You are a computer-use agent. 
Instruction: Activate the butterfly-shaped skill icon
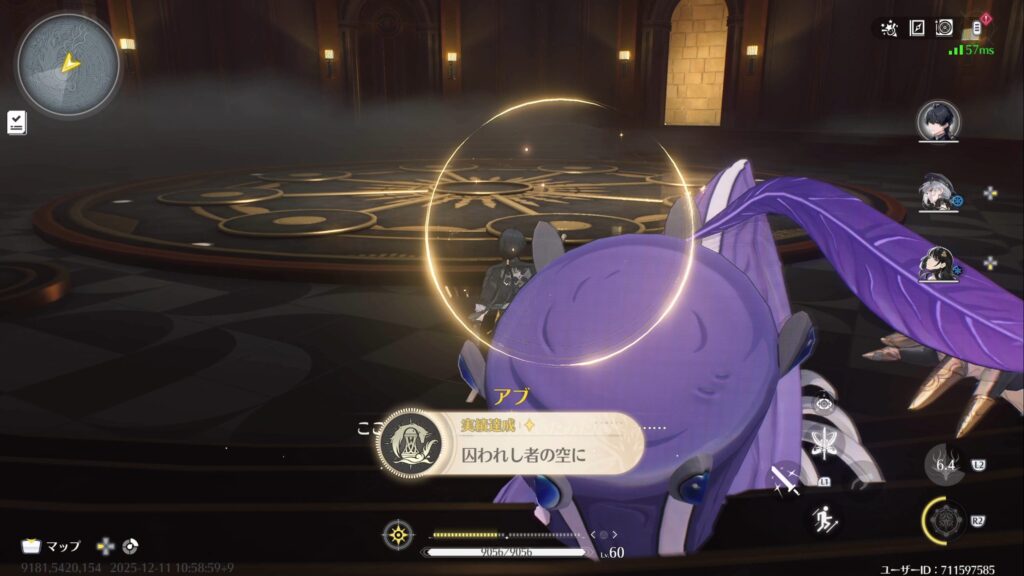tap(826, 442)
